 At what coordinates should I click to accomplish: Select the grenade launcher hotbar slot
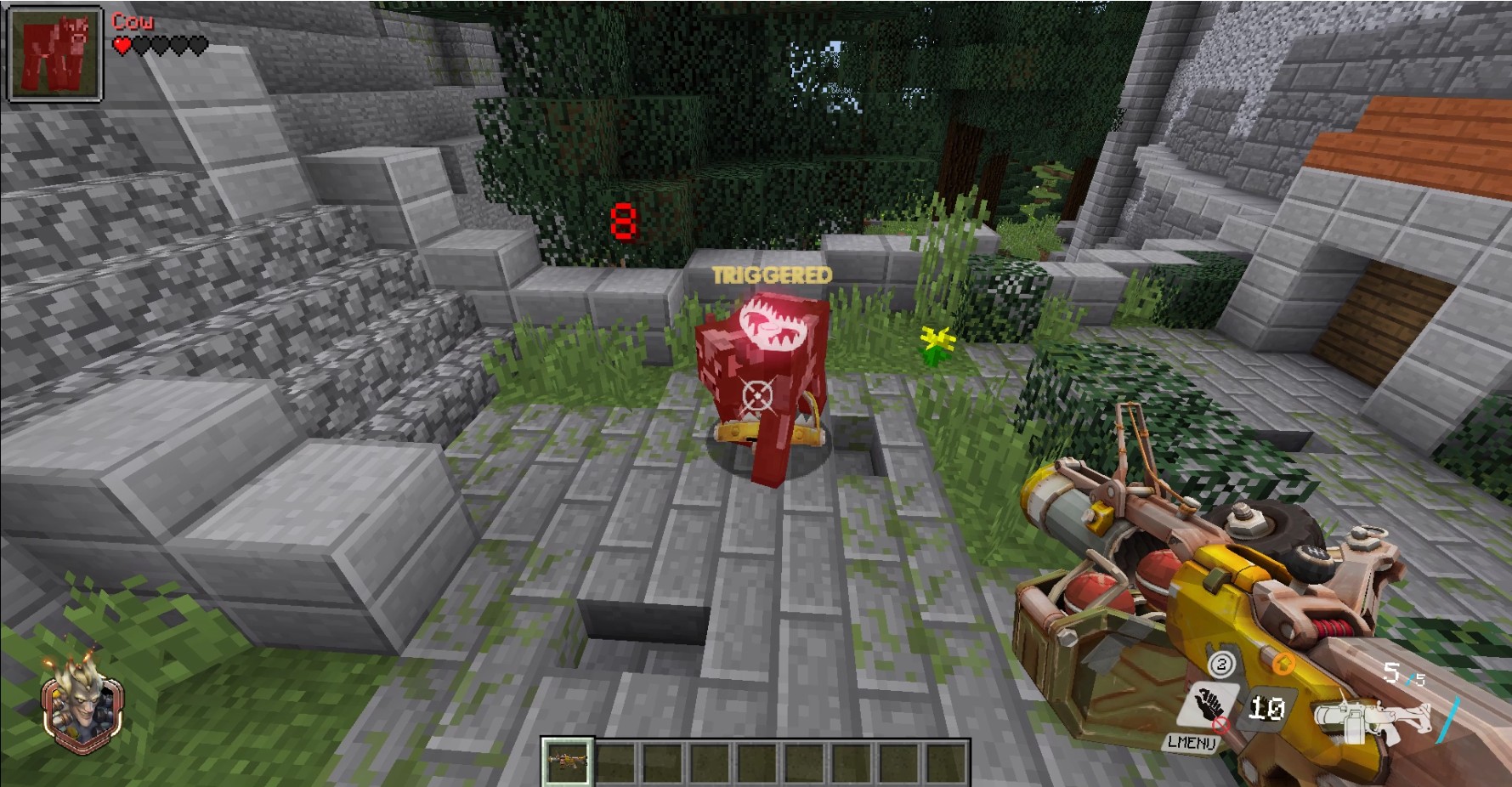coord(567,762)
